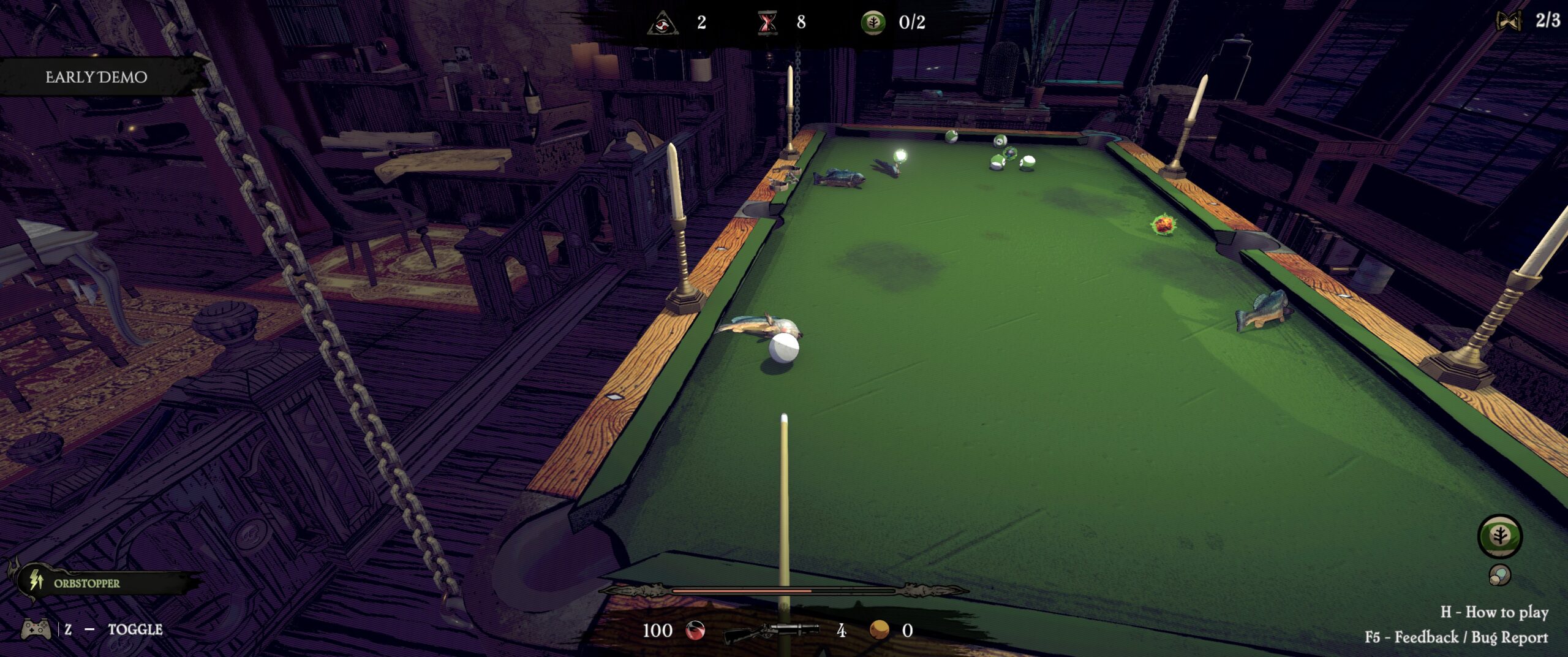
Task: Select the rifle weapon icon
Action: click(772, 631)
